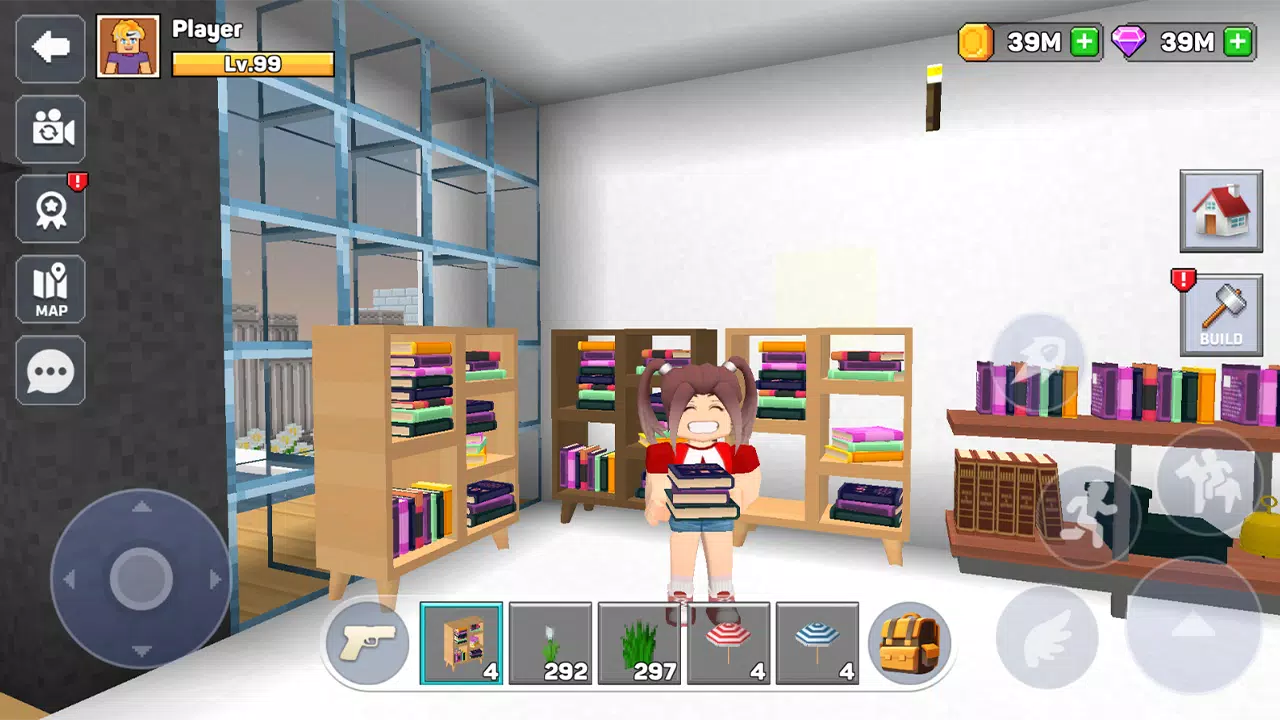This screenshot has height=720, width=1280.
Task: Select the selected bookshelf hotbar slot
Action: (x=461, y=643)
